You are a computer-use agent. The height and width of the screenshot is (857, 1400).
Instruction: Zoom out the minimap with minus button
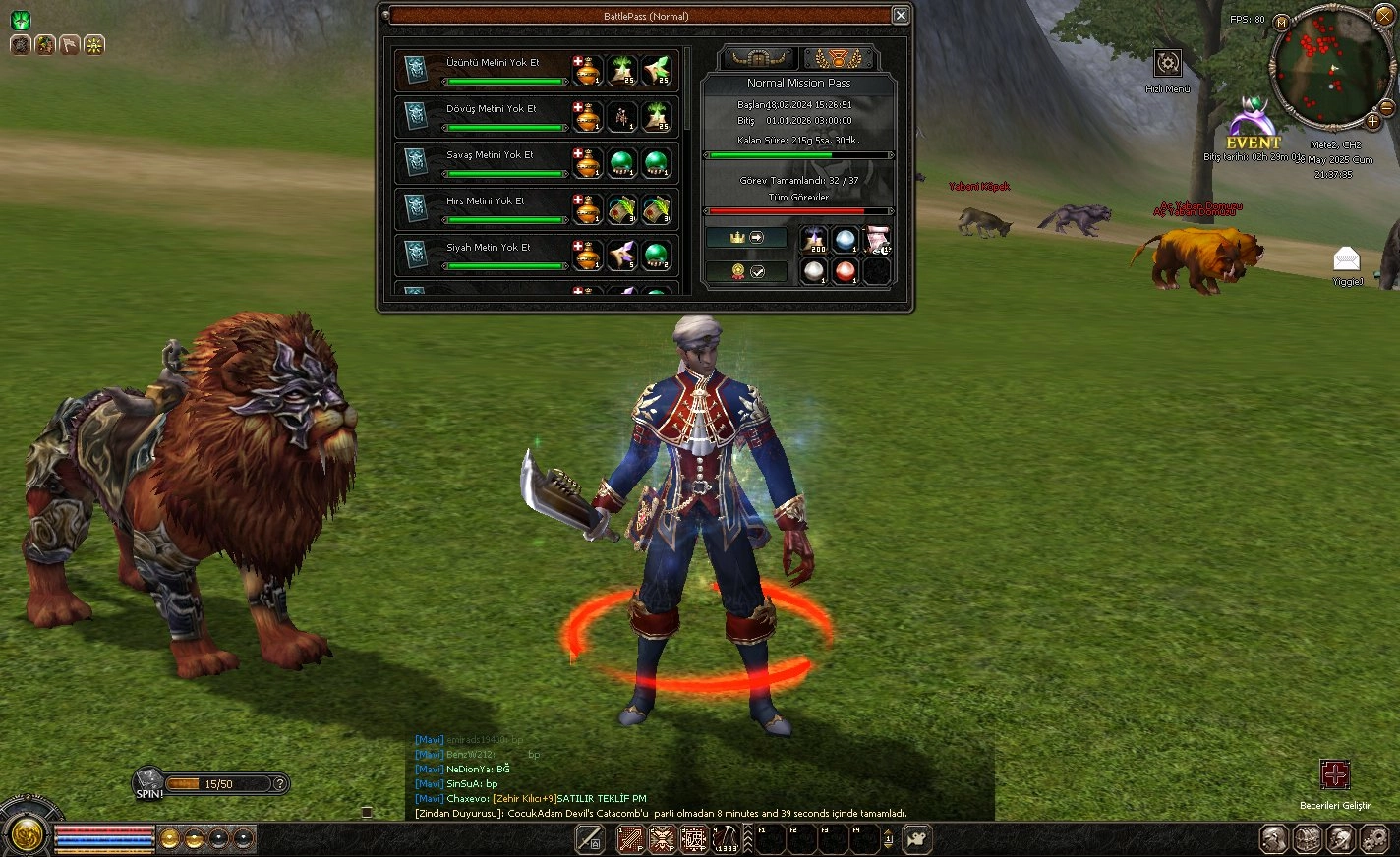click(1387, 107)
